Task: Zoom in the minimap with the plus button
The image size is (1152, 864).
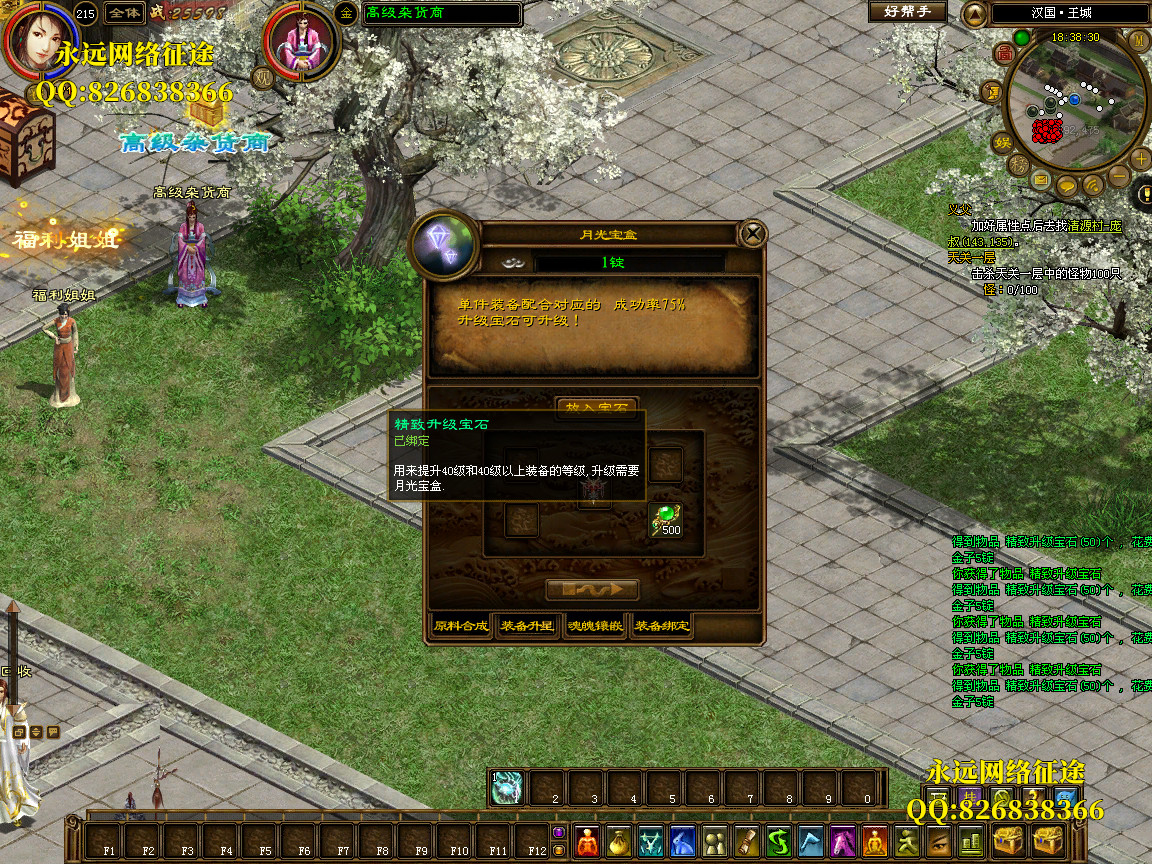Action: point(1141,159)
